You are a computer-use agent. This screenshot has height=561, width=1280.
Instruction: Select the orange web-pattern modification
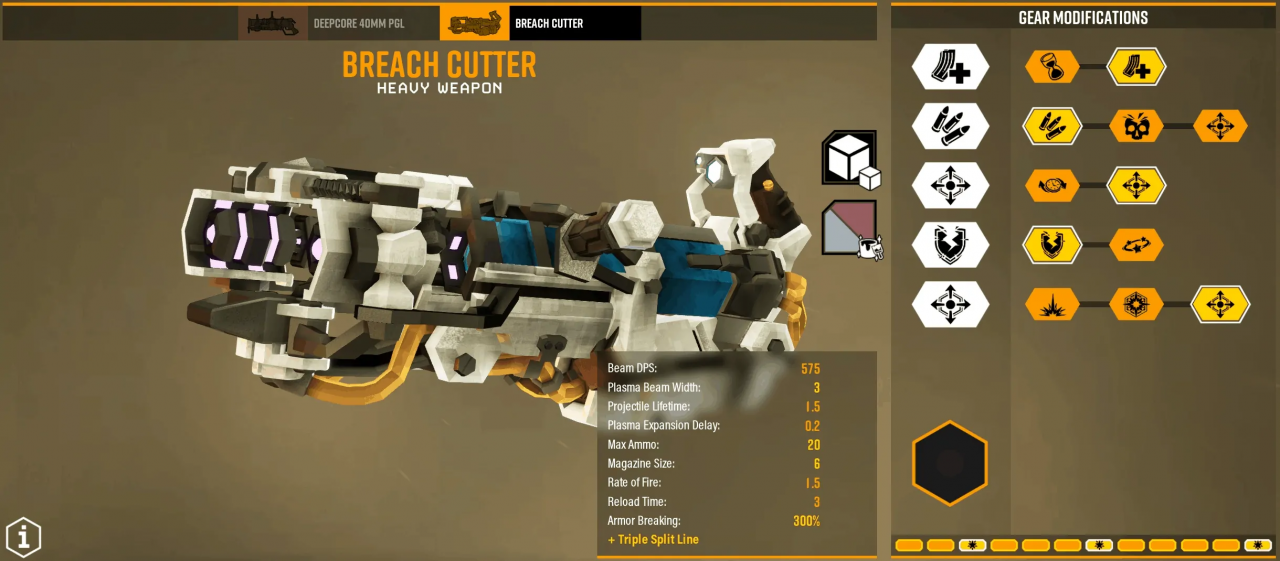(x=1136, y=304)
